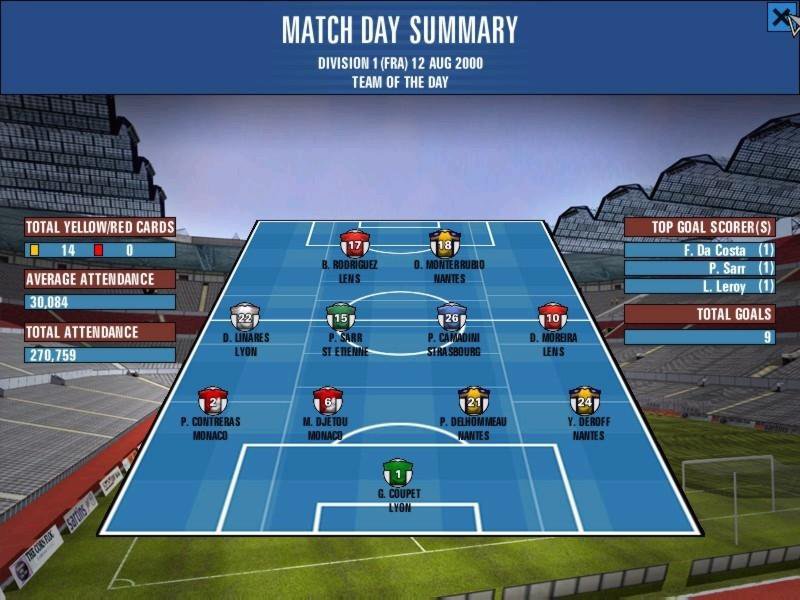This screenshot has height=600, width=800.
Task: Select O. Monterrubio's number 18 shirt
Action: coord(444,244)
